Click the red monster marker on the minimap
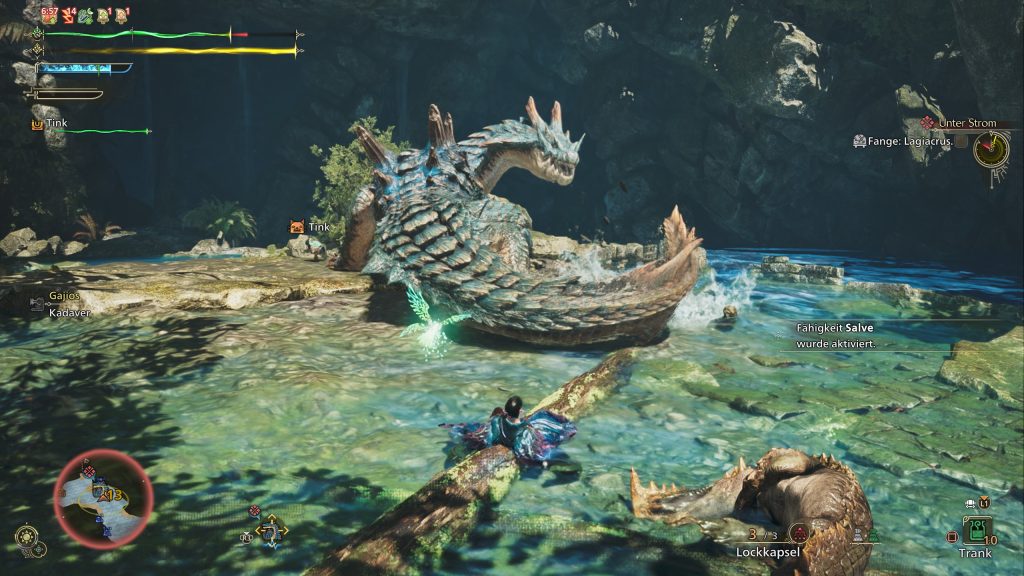The width and height of the screenshot is (1024, 576). [x=89, y=471]
